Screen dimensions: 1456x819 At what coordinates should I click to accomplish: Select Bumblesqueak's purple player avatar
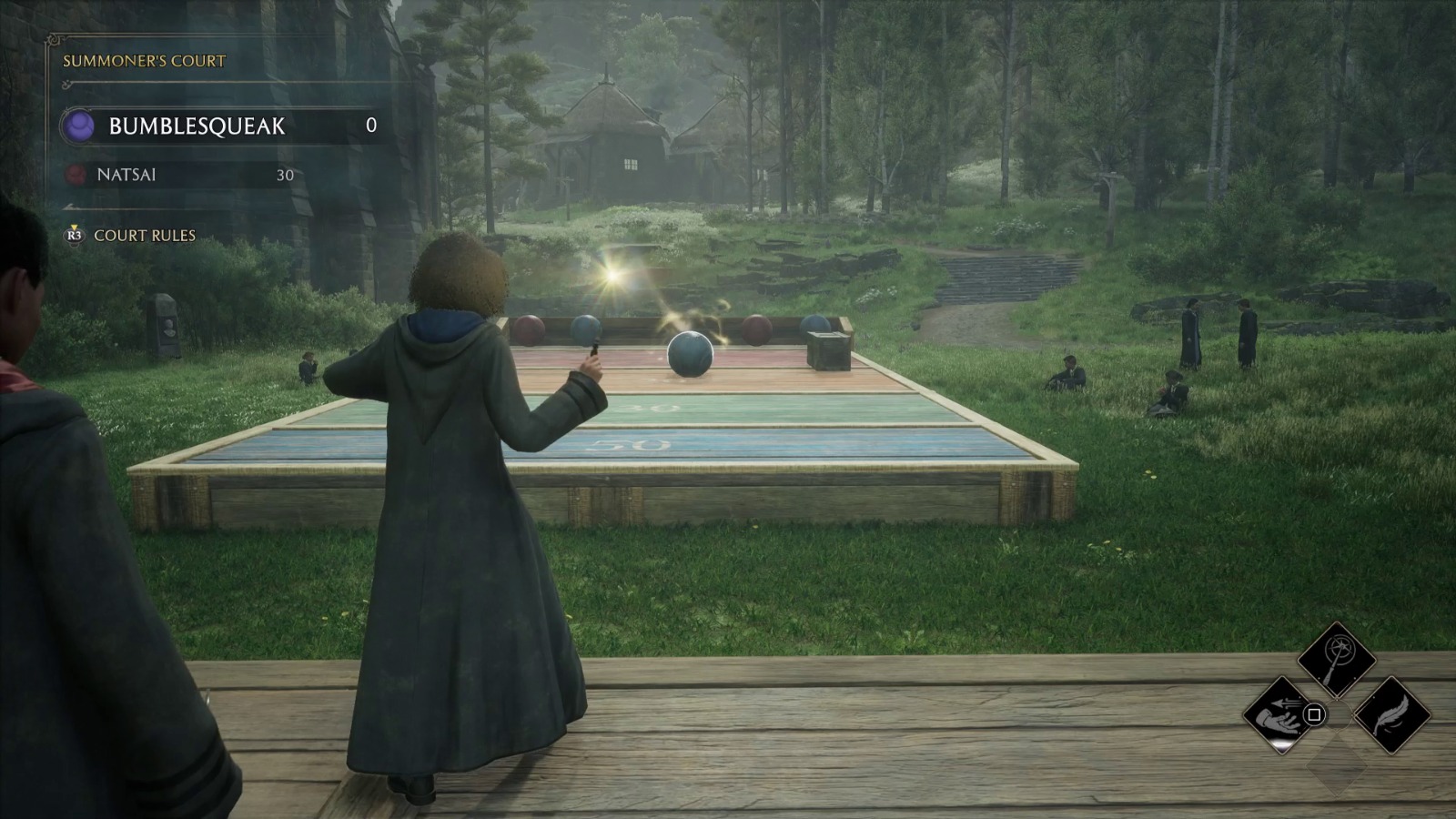click(77, 127)
